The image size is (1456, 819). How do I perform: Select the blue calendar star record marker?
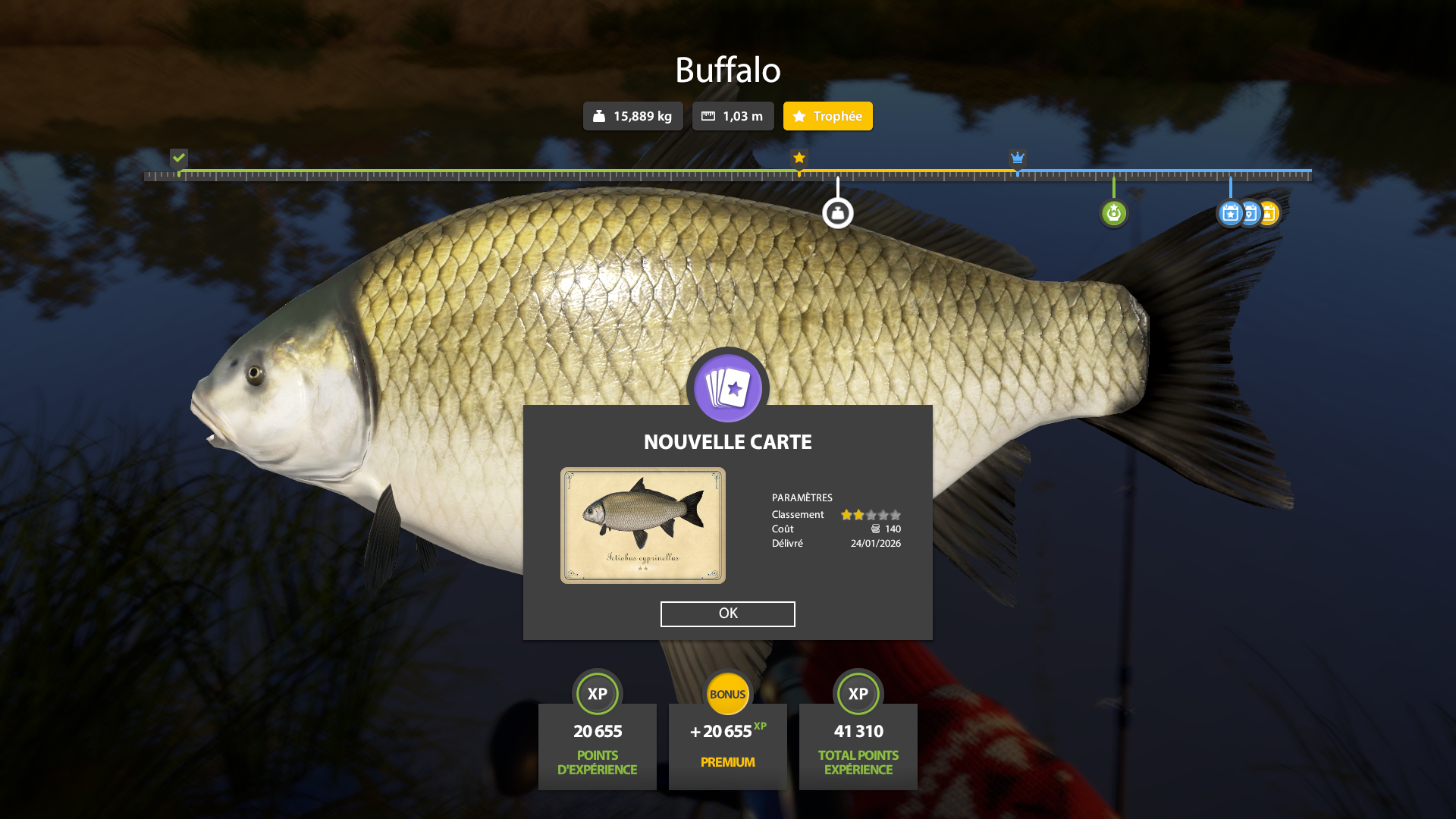pos(1229,214)
